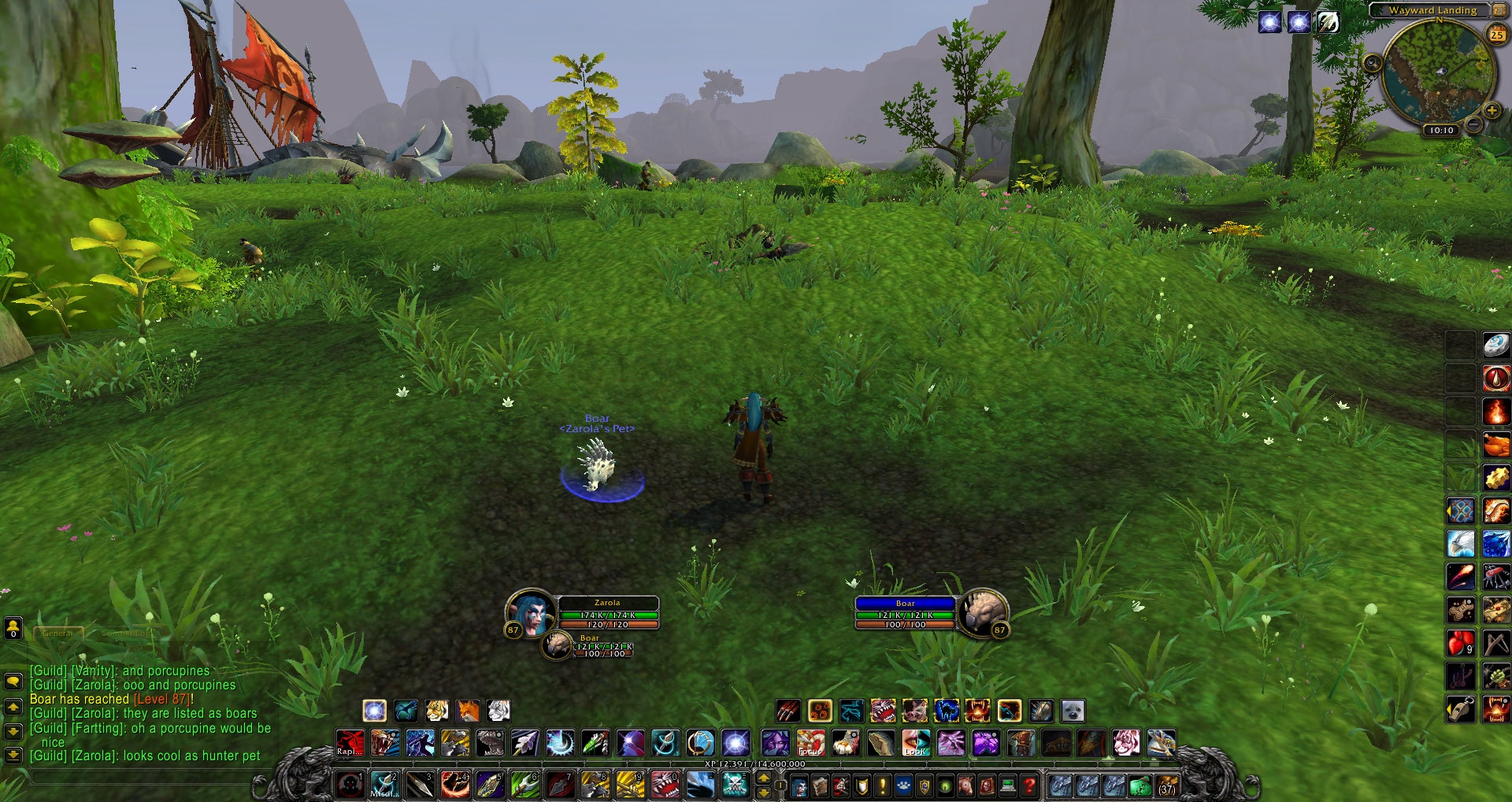Use the Misdirection ability in slot 2
This screenshot has width=1512, height=802.
pyautogui.click(x=384, y=785)
